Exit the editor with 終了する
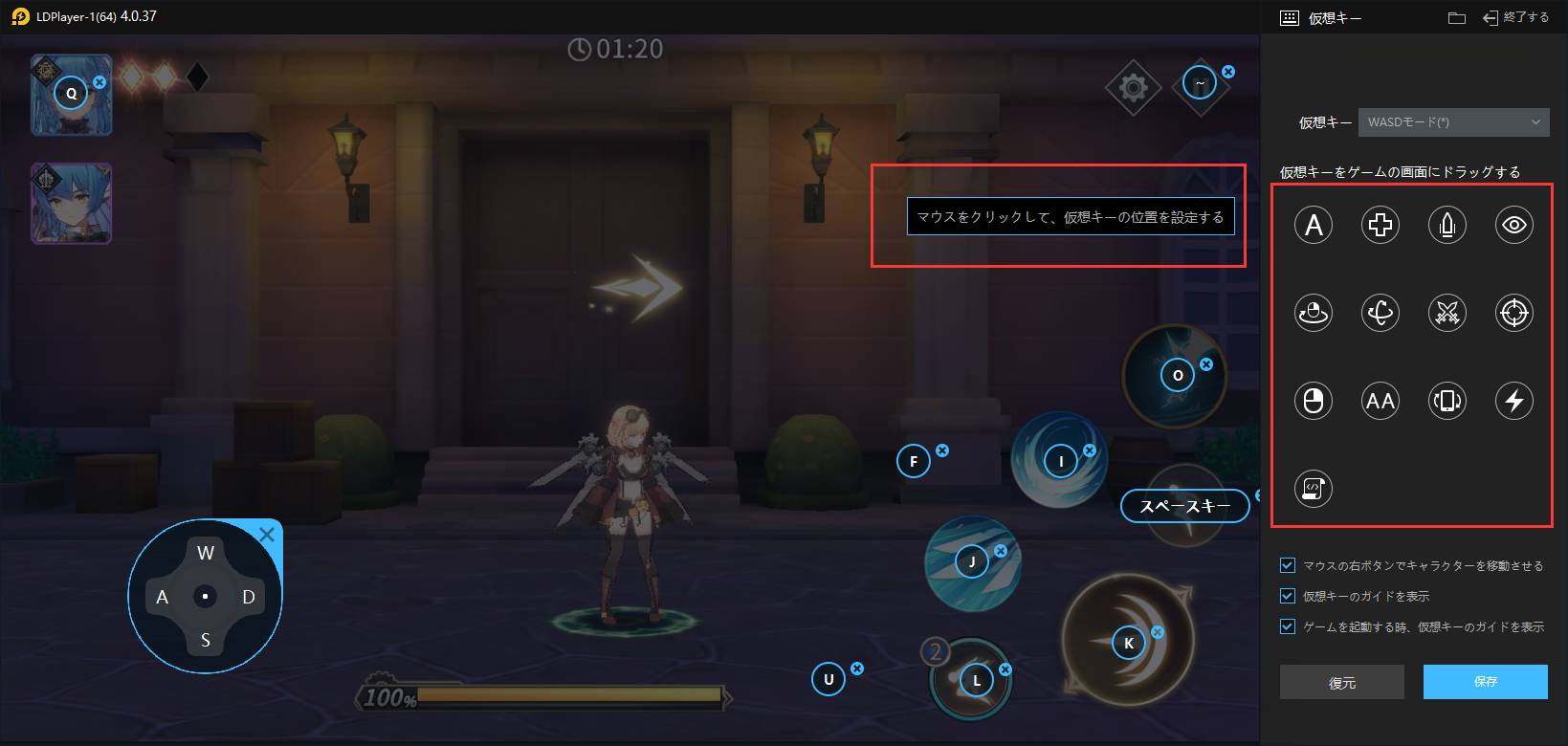1568x746 pixels. pyautogui.click(x=1515, y=17)
